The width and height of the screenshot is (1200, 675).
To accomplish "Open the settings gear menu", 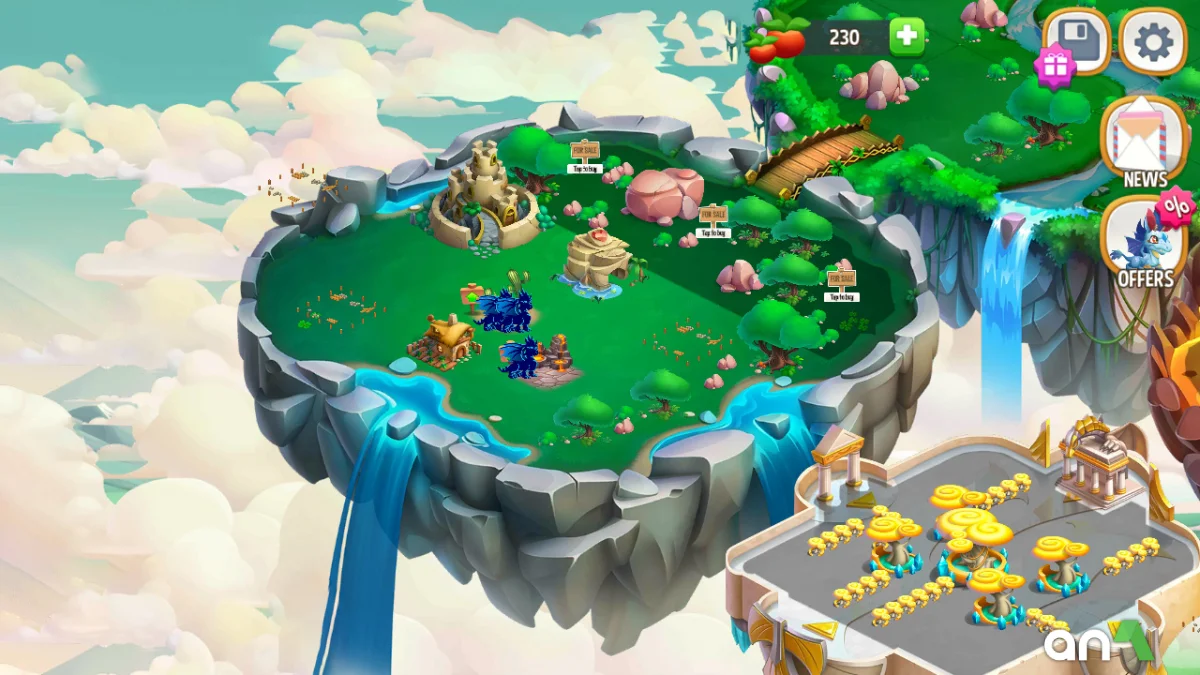I will coord(1152,42).
